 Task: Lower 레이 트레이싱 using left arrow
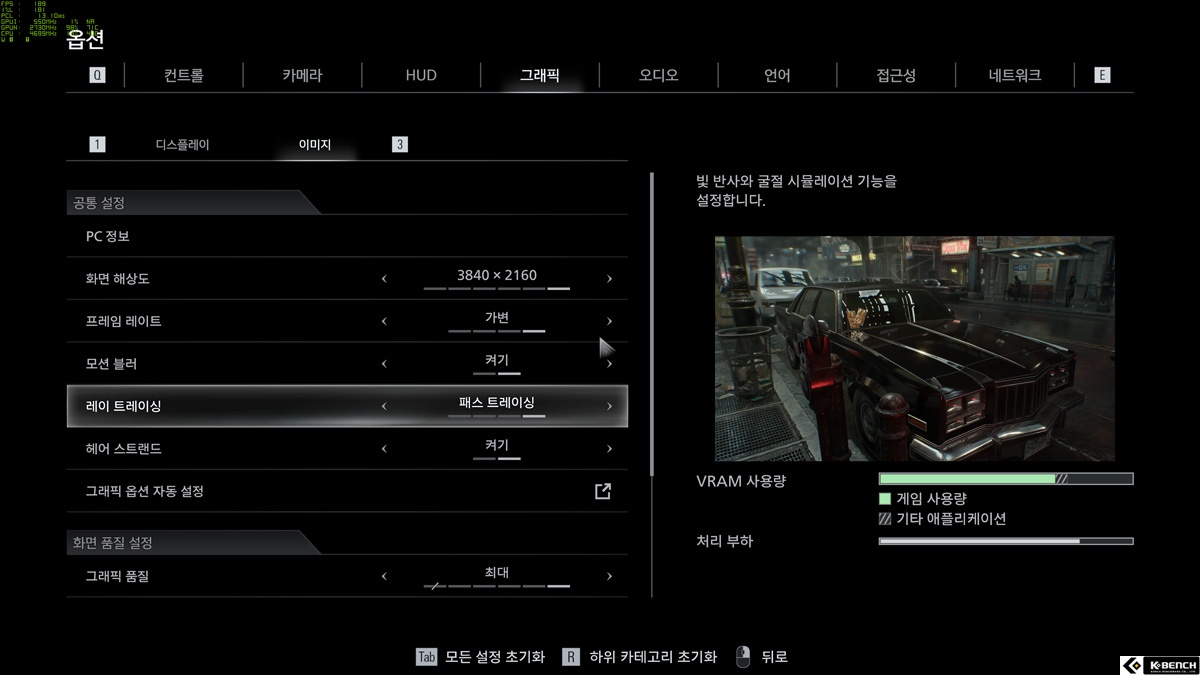tap(384, 406)
